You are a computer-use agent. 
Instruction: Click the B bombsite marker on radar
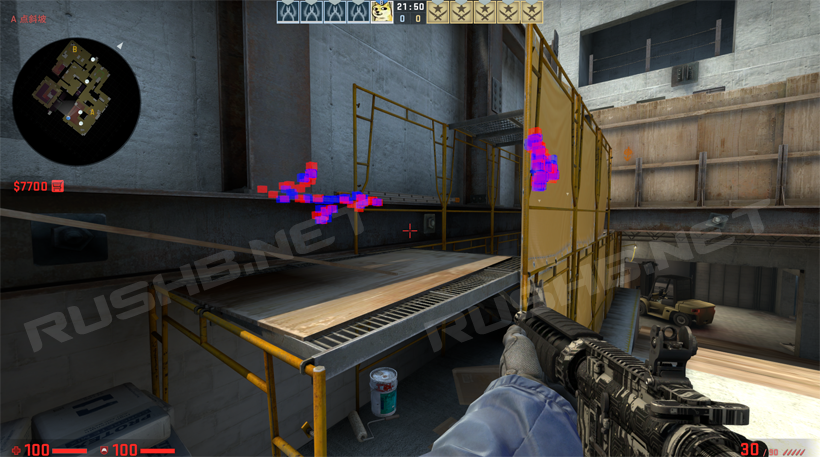(x=74, y=50)
